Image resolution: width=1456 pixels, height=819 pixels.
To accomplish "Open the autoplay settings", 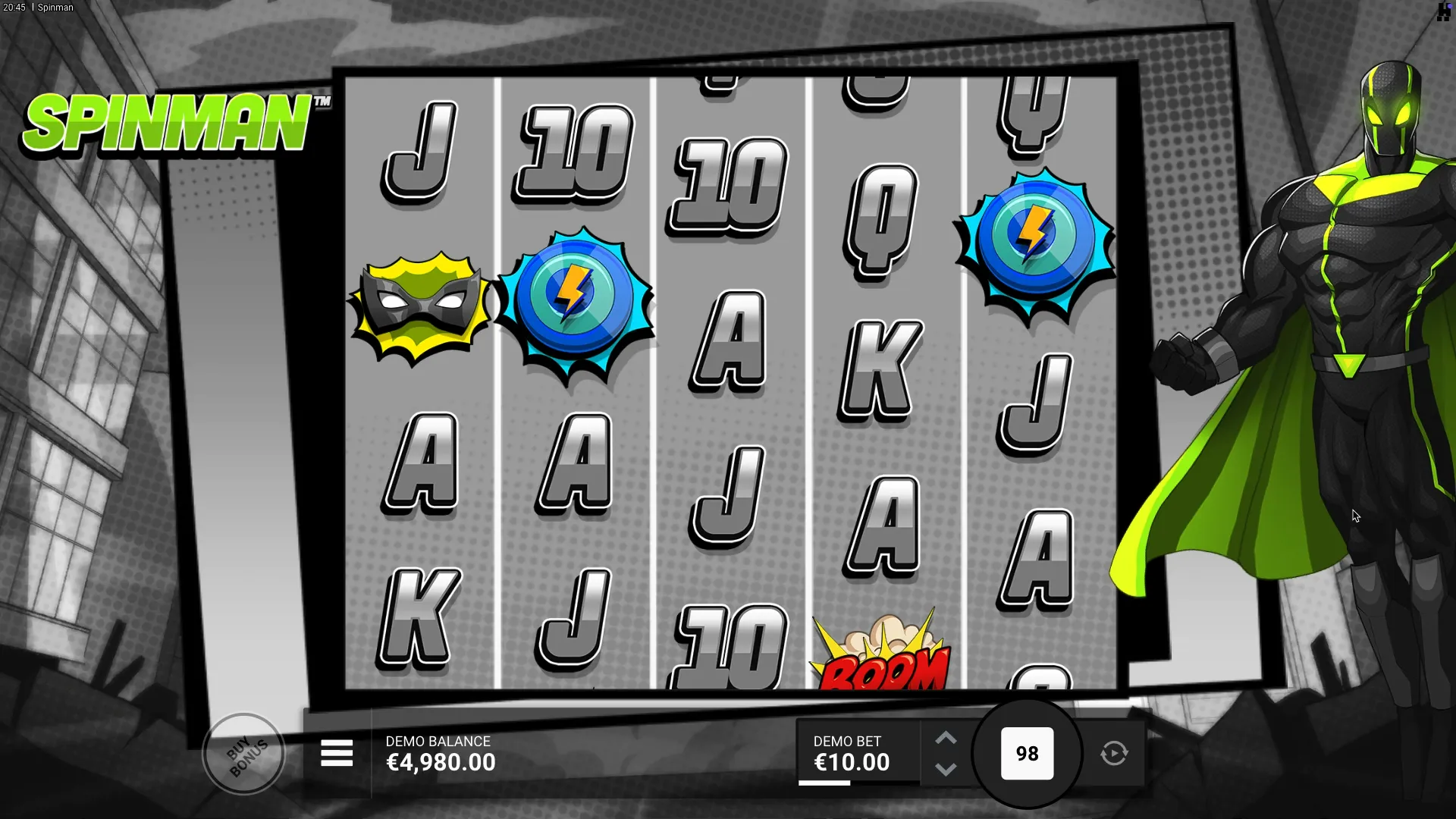I will point(1114,754).
